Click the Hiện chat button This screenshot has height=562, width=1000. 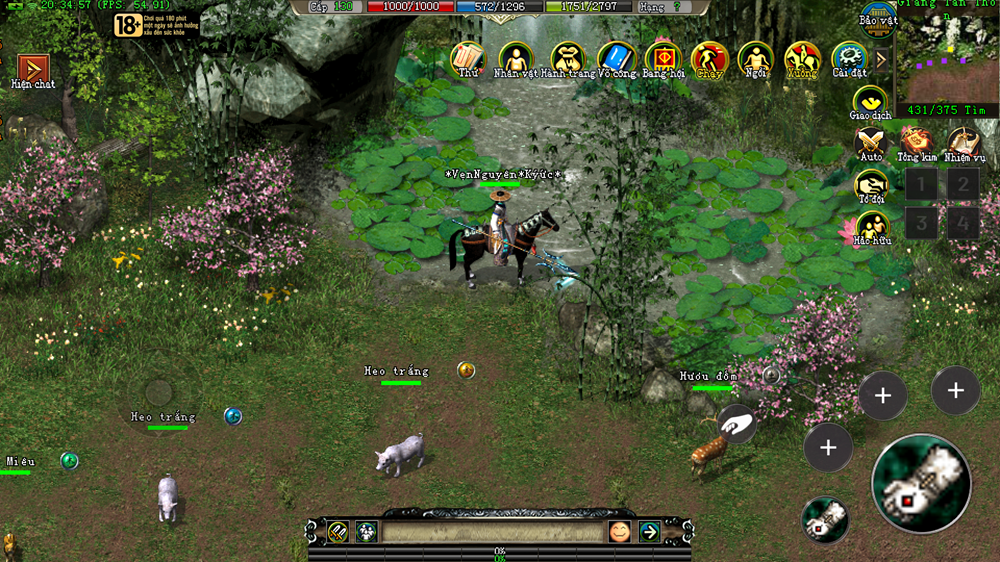[33, 69]
